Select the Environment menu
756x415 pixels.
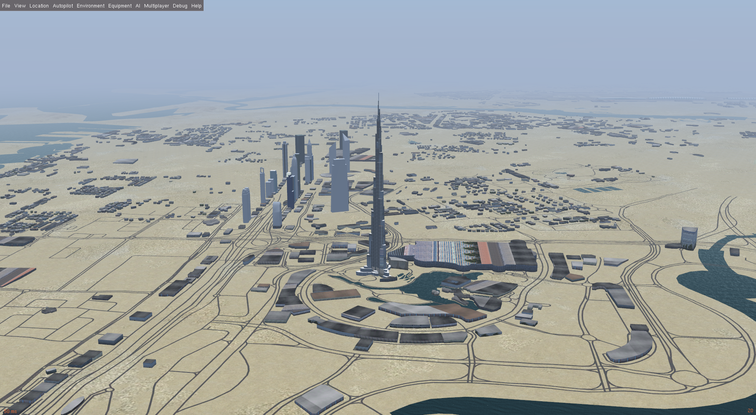[90, 5]
